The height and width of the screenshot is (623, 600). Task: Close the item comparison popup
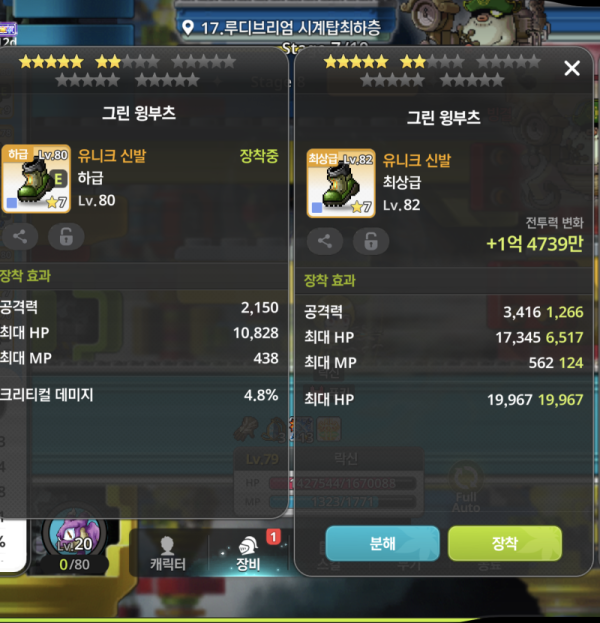(572, 69)
